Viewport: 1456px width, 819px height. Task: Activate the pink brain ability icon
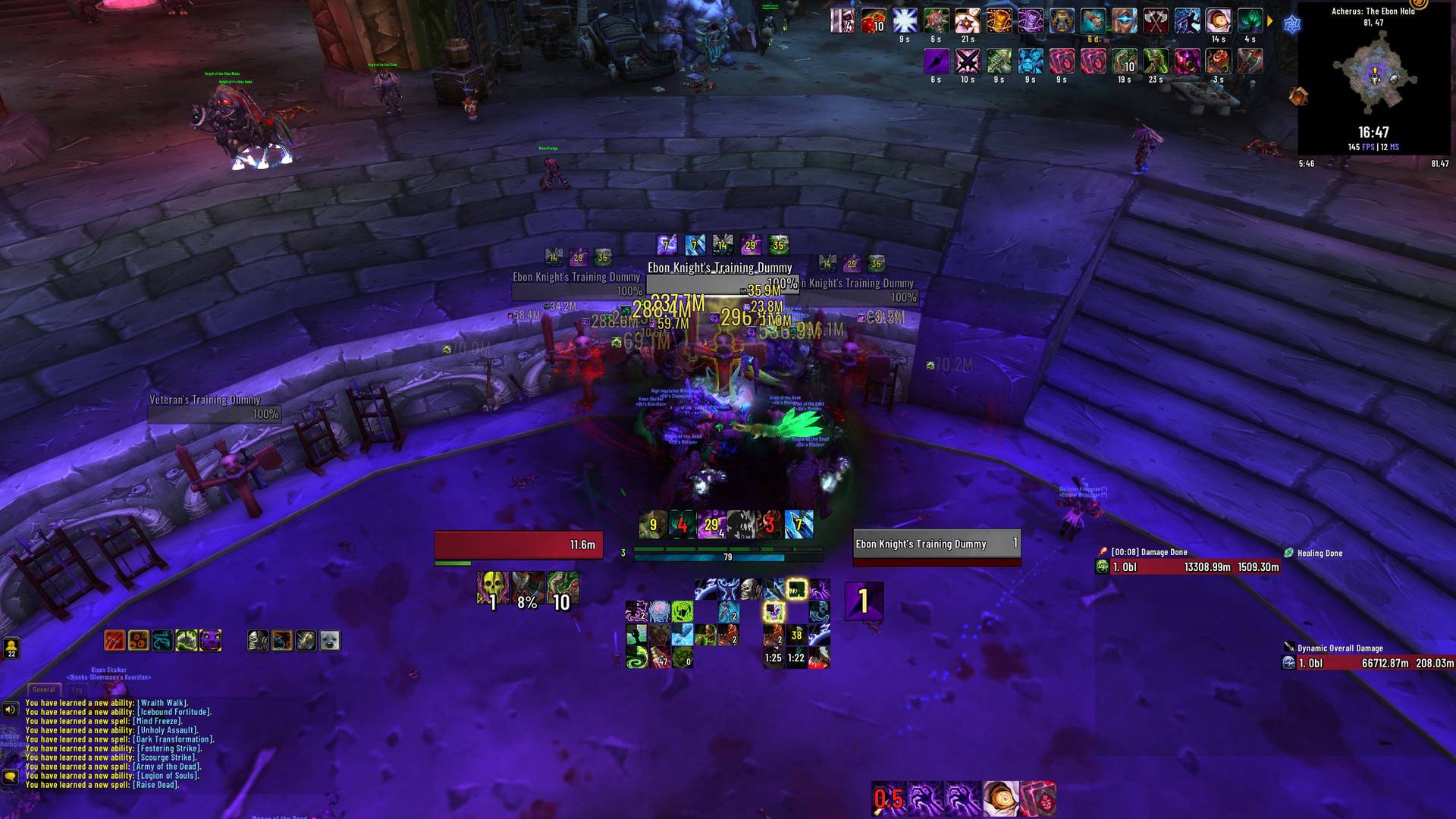coord(660,611)
